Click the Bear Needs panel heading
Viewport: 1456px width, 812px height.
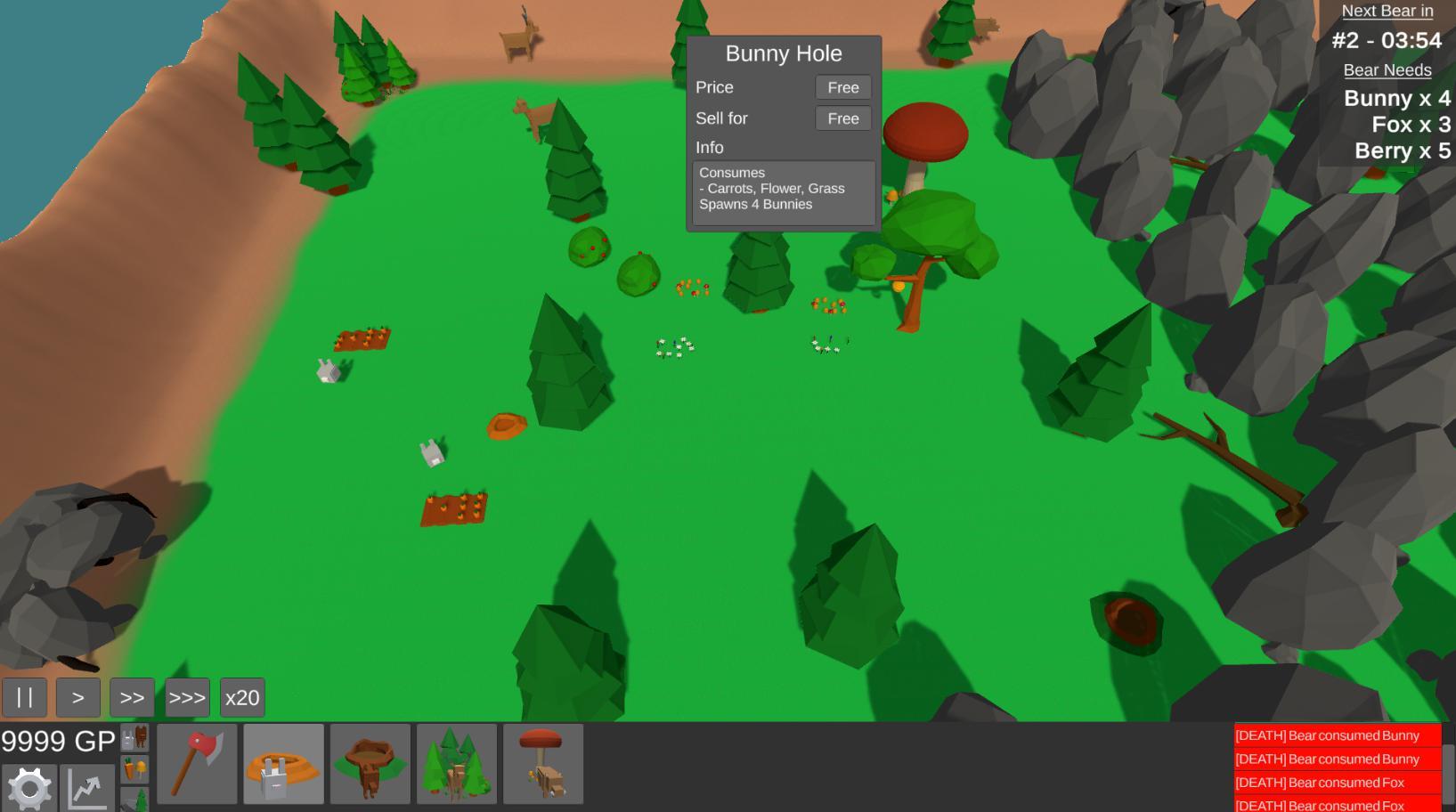click(1388, 69)
